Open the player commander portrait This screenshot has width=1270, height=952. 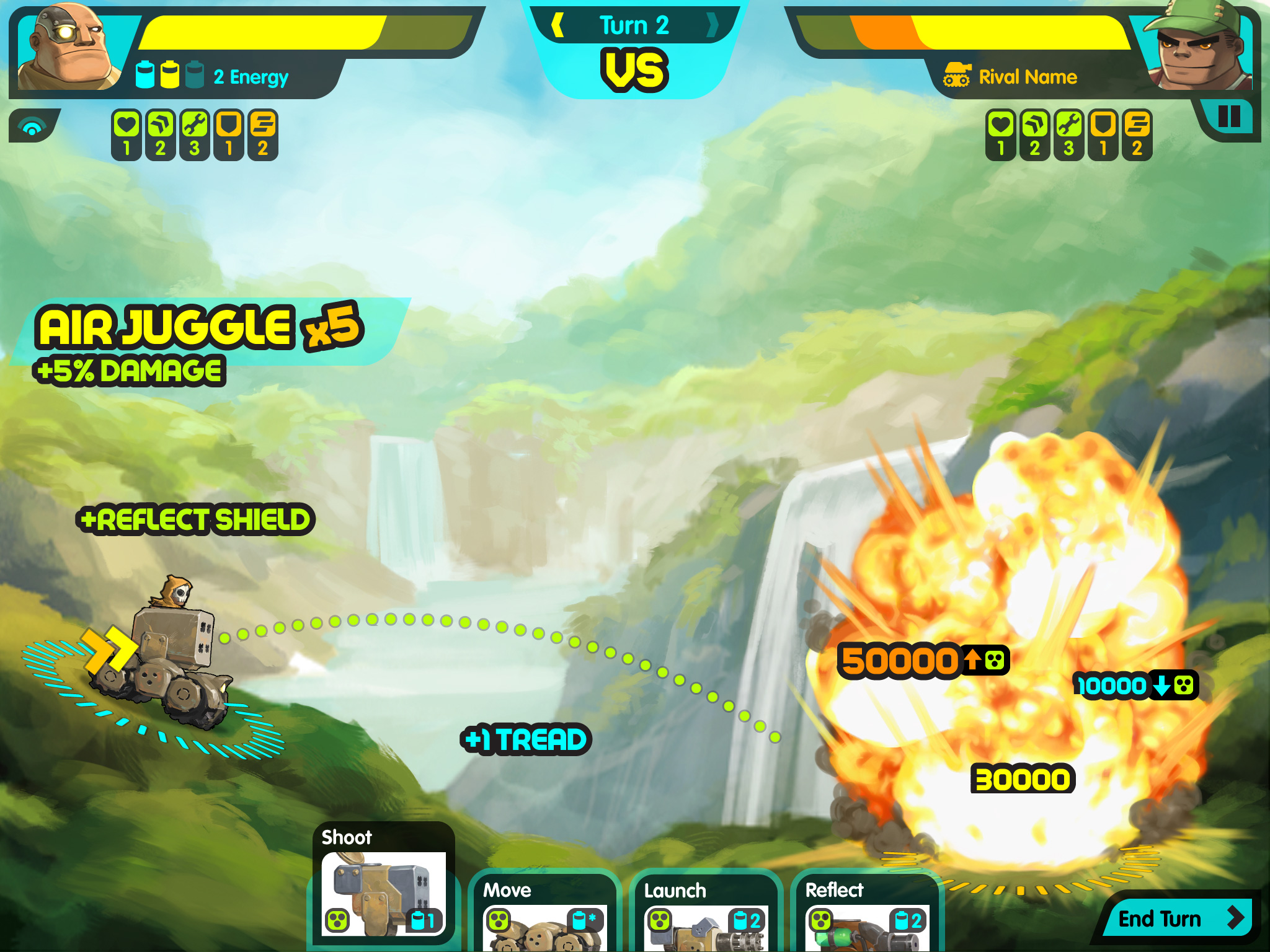tap(68, 48)
